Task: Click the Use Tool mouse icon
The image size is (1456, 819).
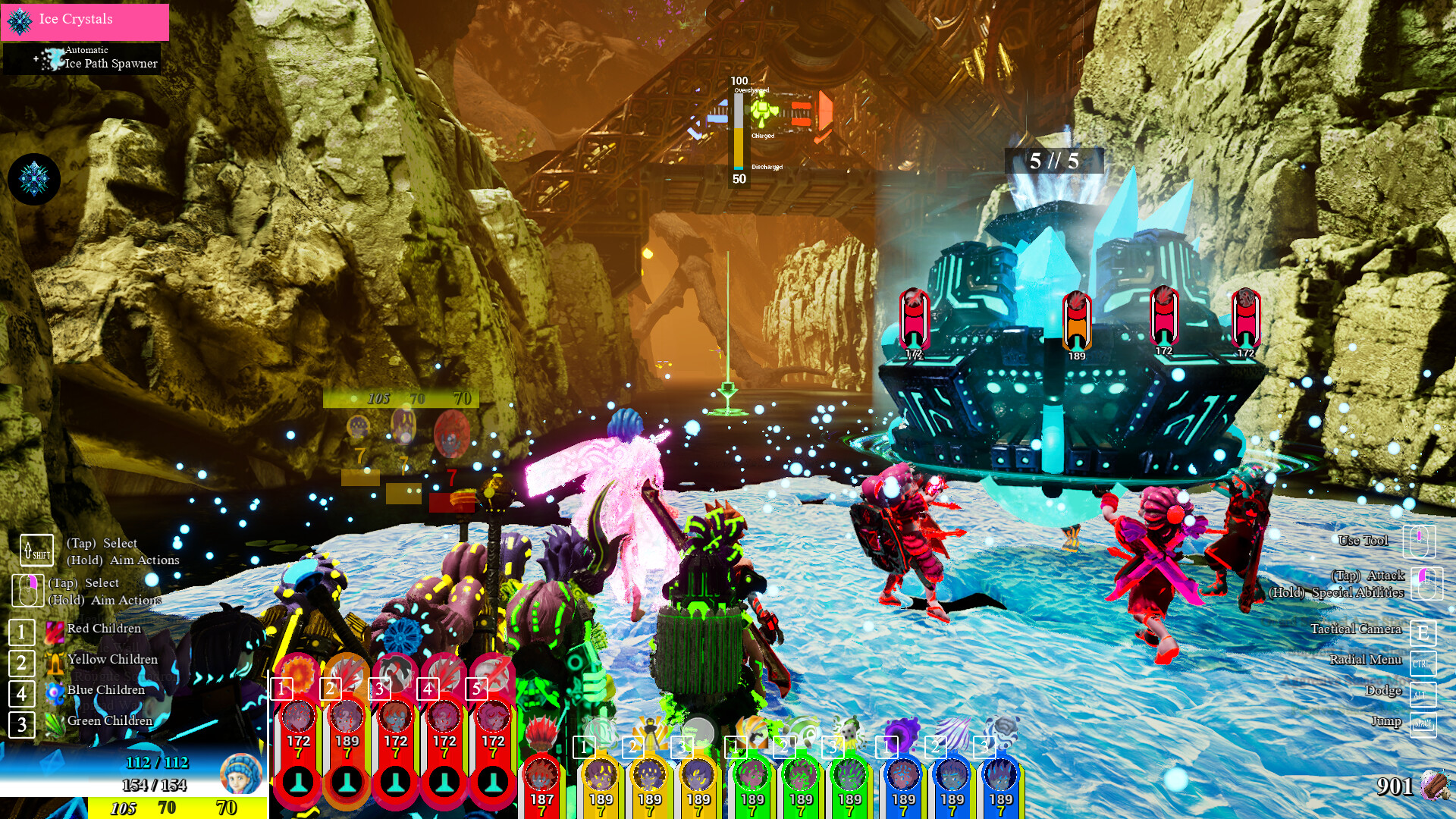Action: (x=1421, y=541)
